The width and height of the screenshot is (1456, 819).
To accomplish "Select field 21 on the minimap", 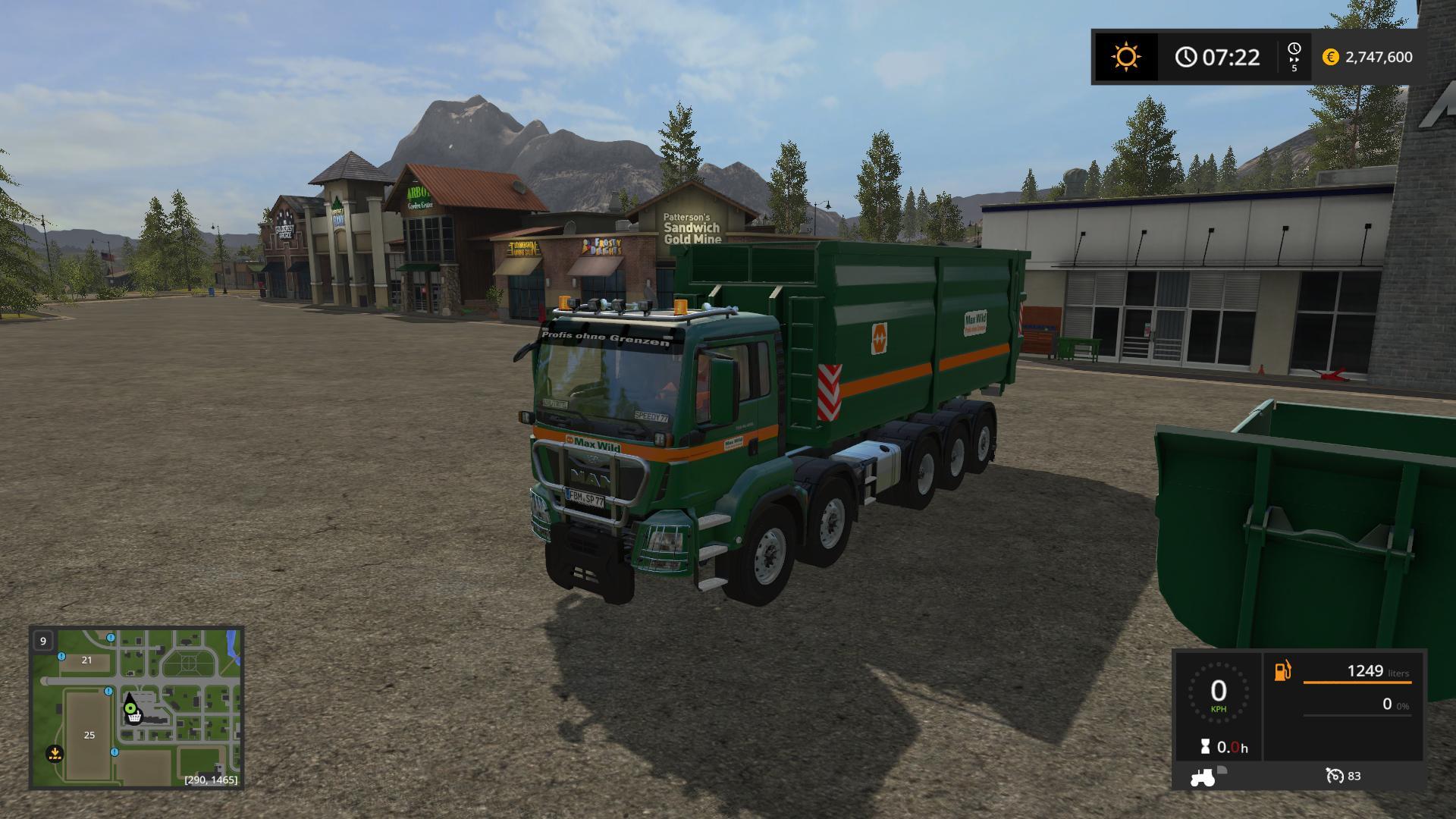I will [x=86, y=660].
